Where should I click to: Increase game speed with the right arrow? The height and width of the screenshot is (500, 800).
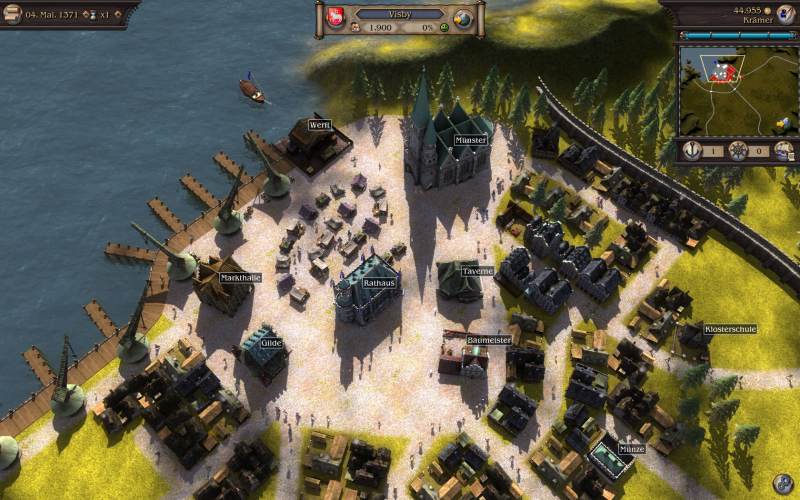pyautogui.click(x=118, y=15)
